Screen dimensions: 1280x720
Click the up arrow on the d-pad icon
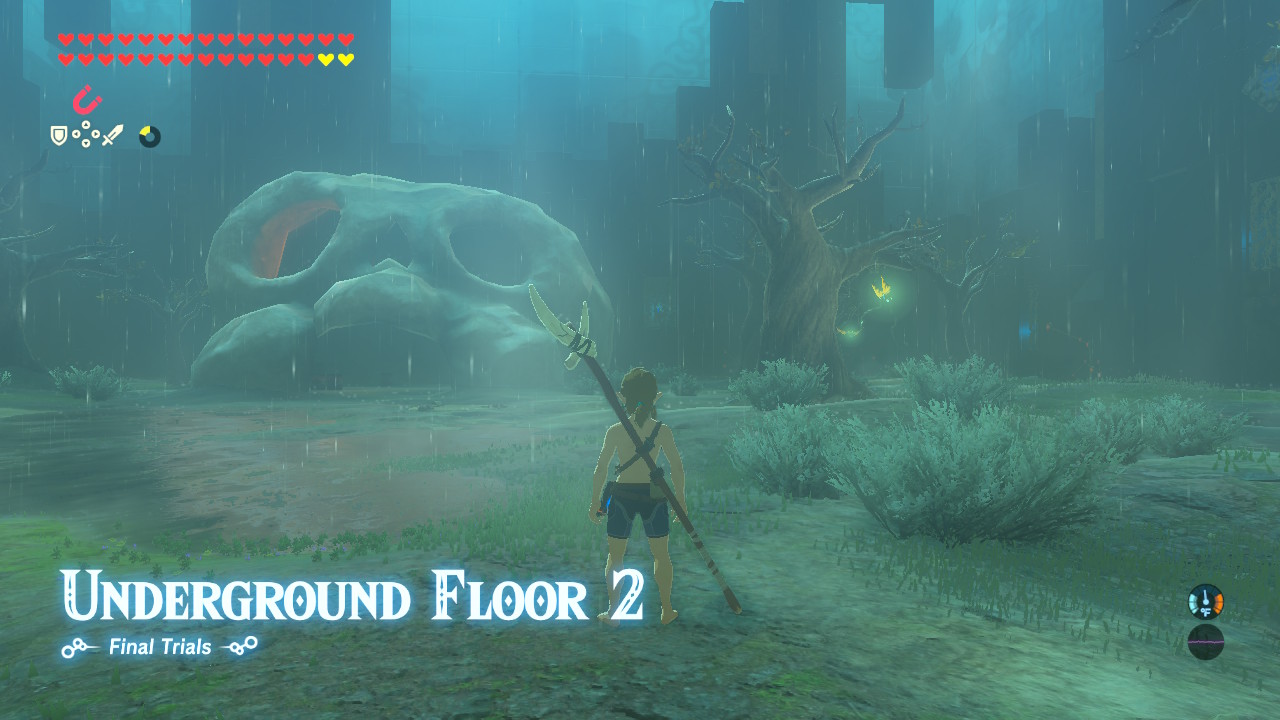pyautogui.click(x=86, y=125)
